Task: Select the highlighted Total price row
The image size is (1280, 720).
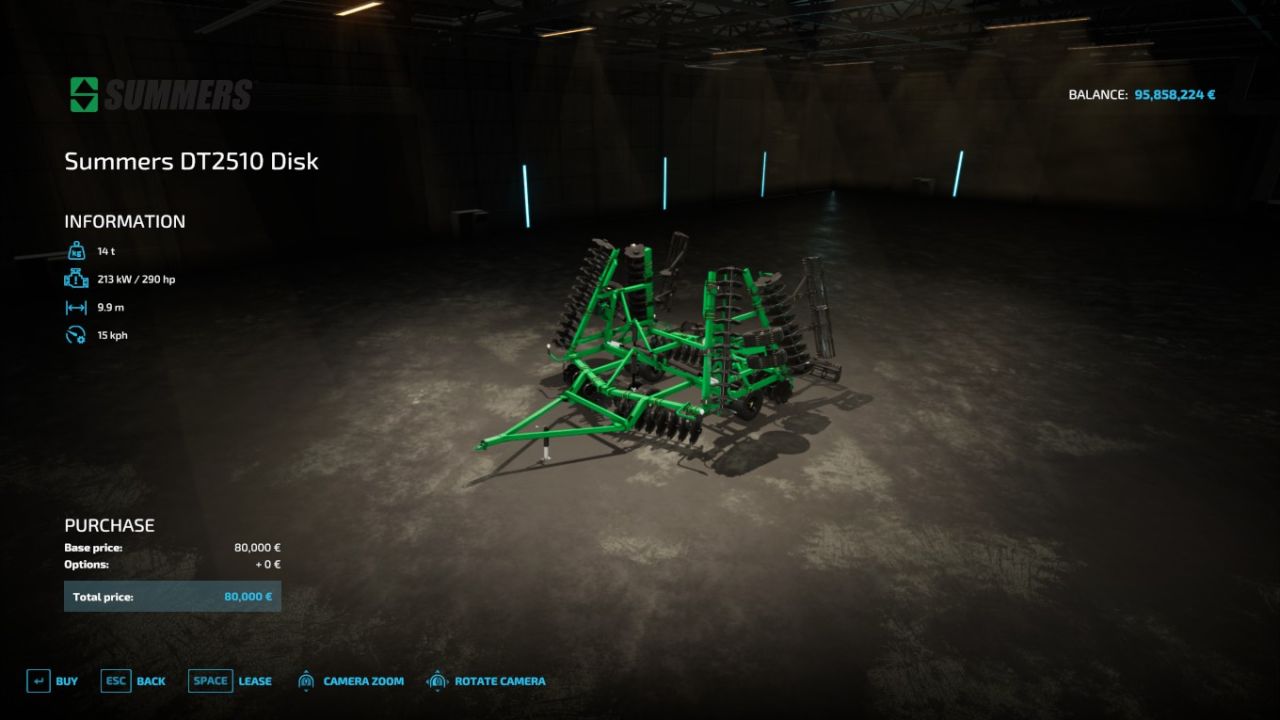Action: 172,596
